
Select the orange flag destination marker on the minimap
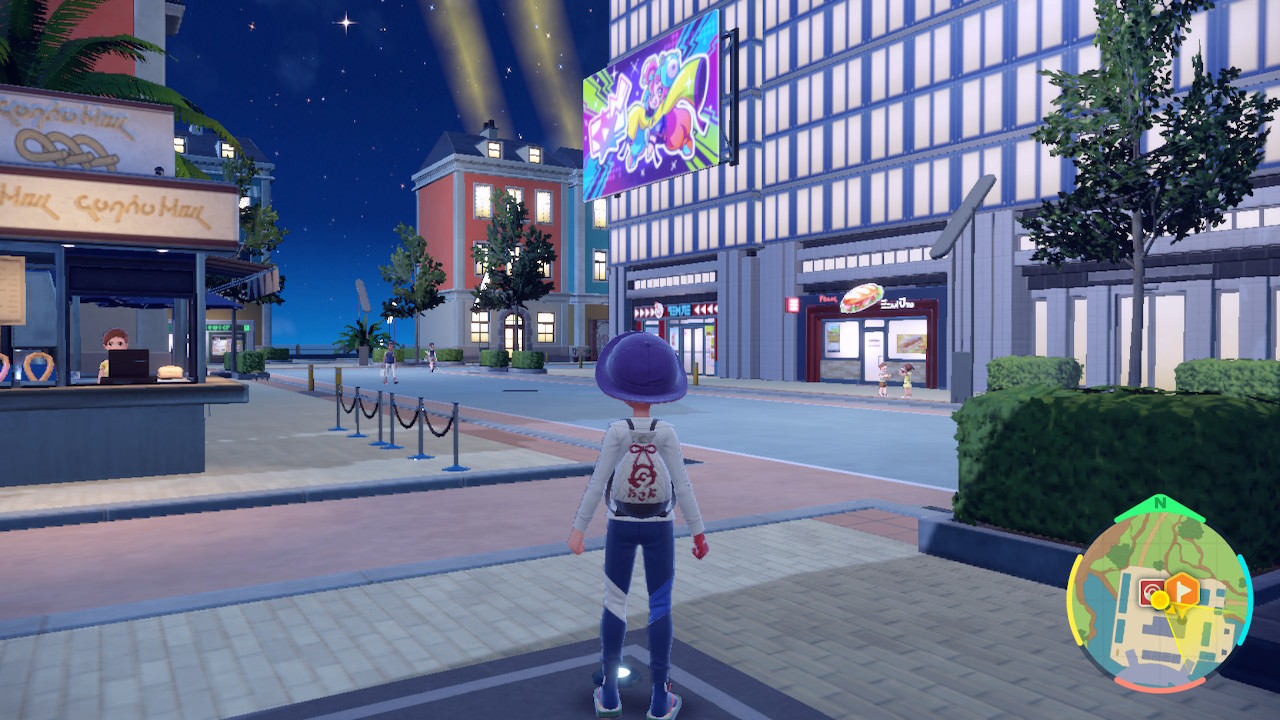[1182, 588]
